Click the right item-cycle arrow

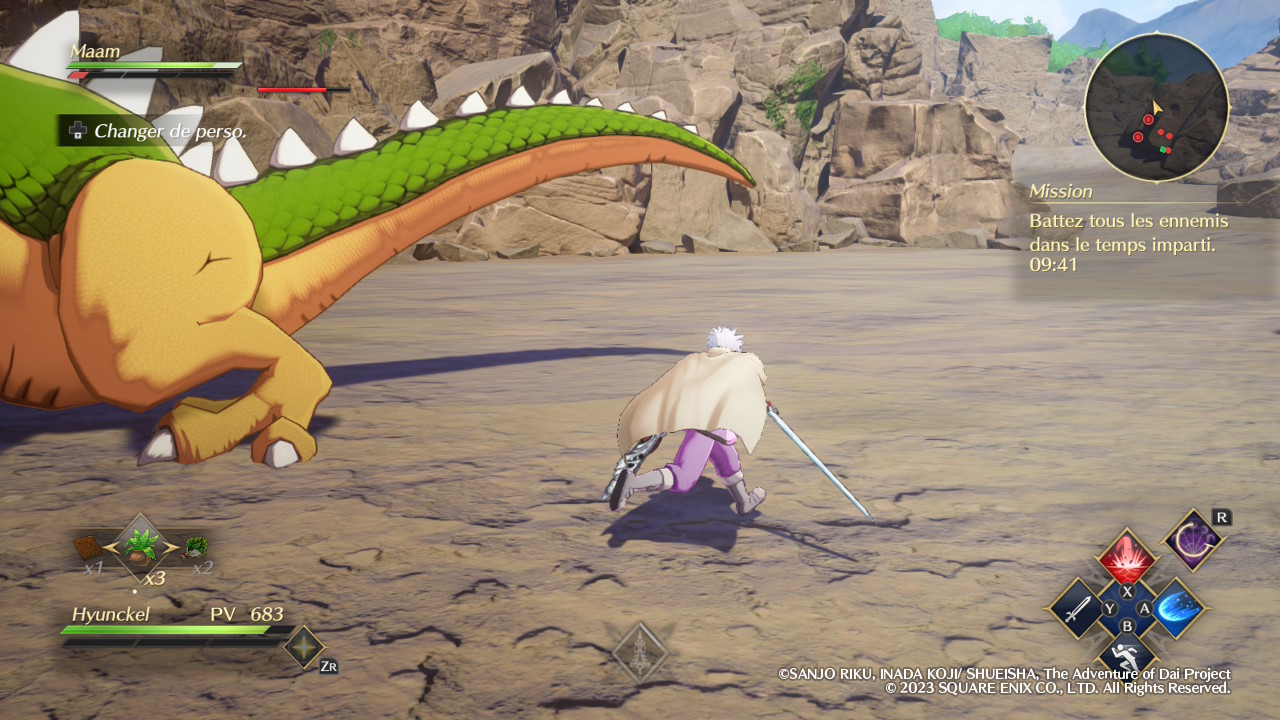[171, 547]
